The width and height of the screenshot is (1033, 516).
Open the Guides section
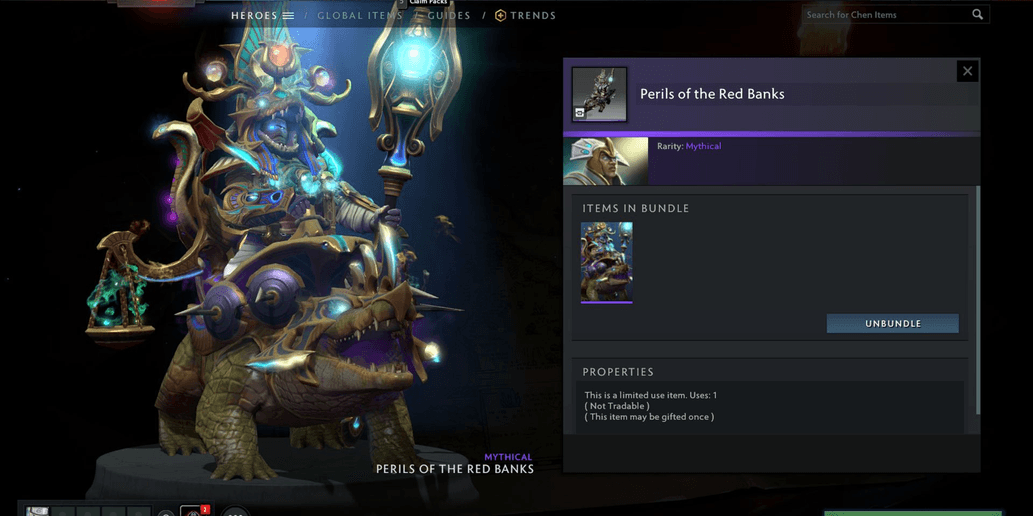[x=449, y=16]
